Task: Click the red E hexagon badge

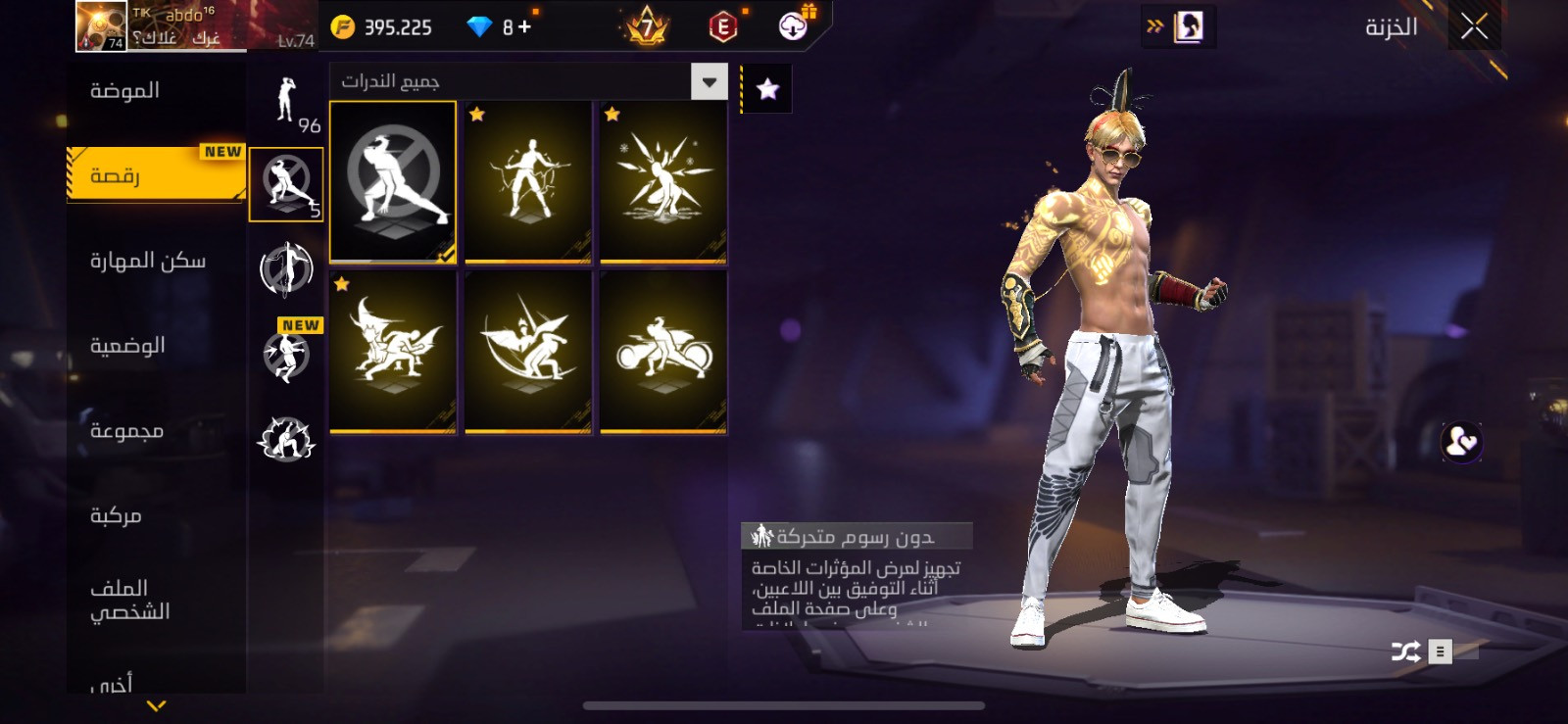Action: pos(722,27)
